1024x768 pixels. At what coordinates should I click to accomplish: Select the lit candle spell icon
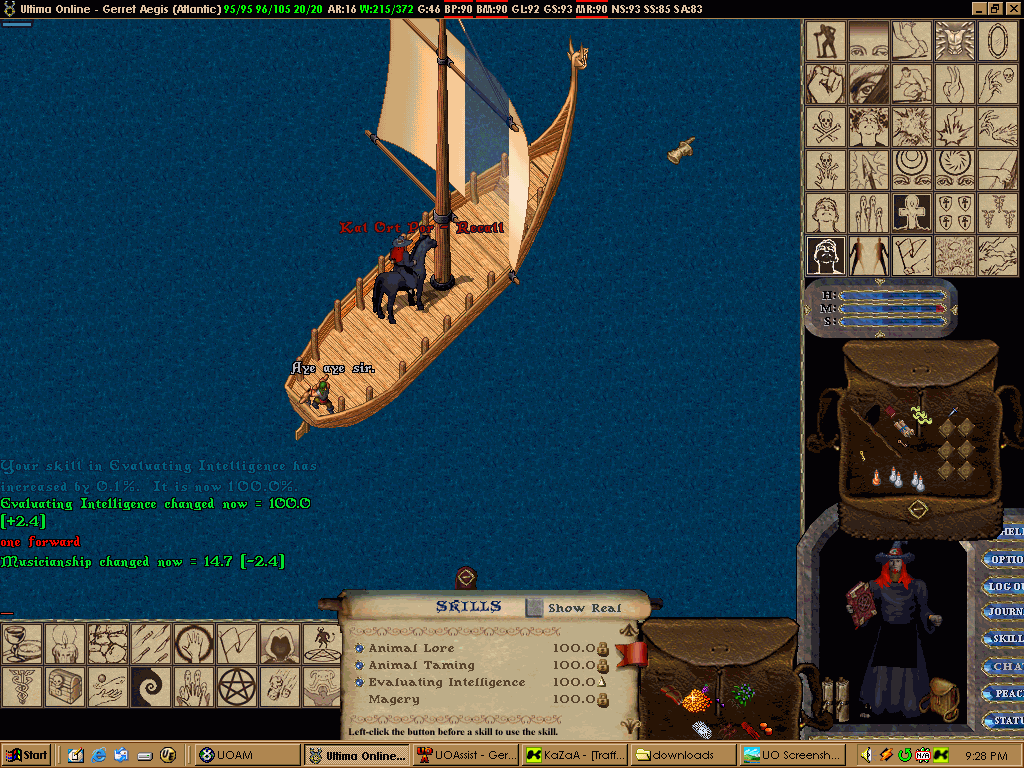tap(64, 643)
